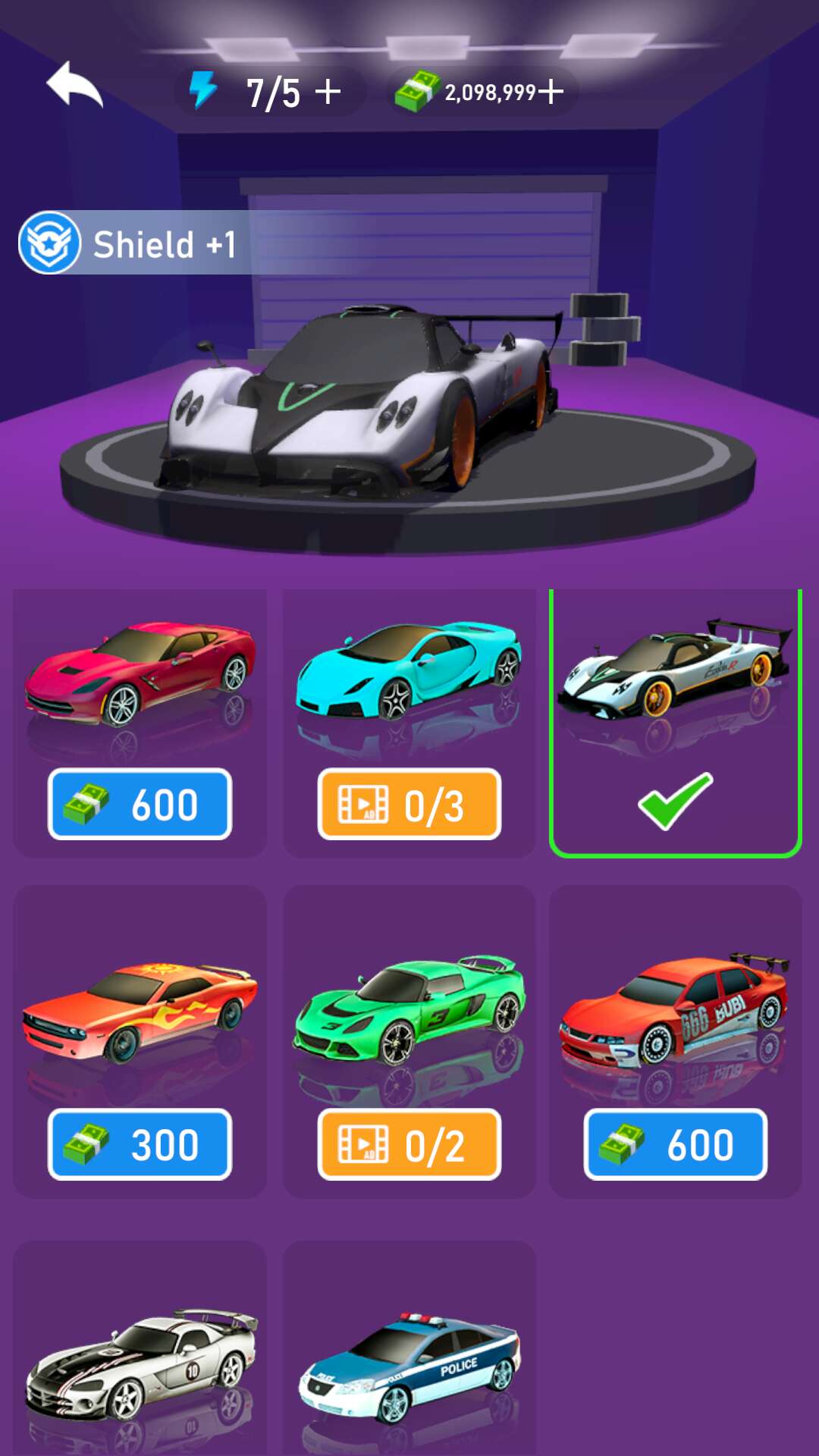819x1456 pixels.
Task: Add more cash with the plus
Action: pyautogui.click(x=551, y=92)
